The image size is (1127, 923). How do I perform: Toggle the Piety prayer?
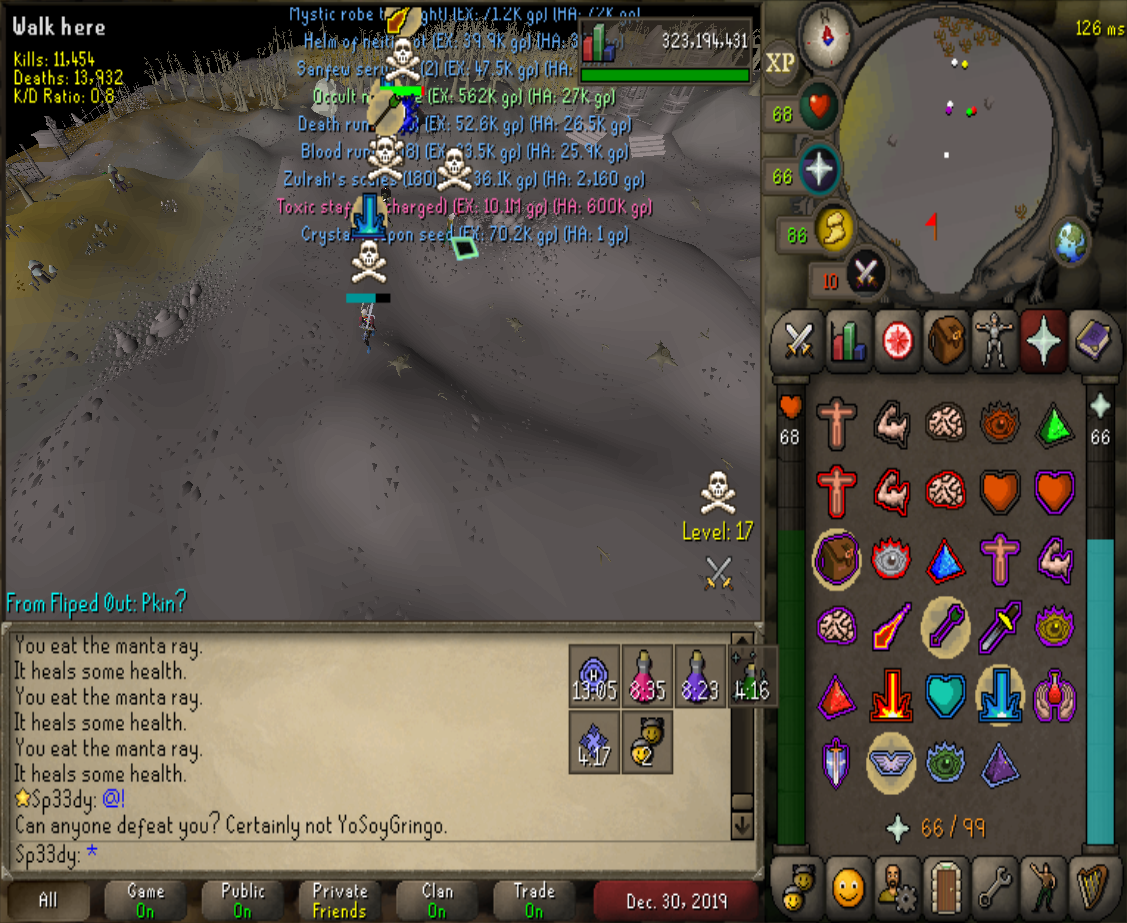tap(891, 758)
